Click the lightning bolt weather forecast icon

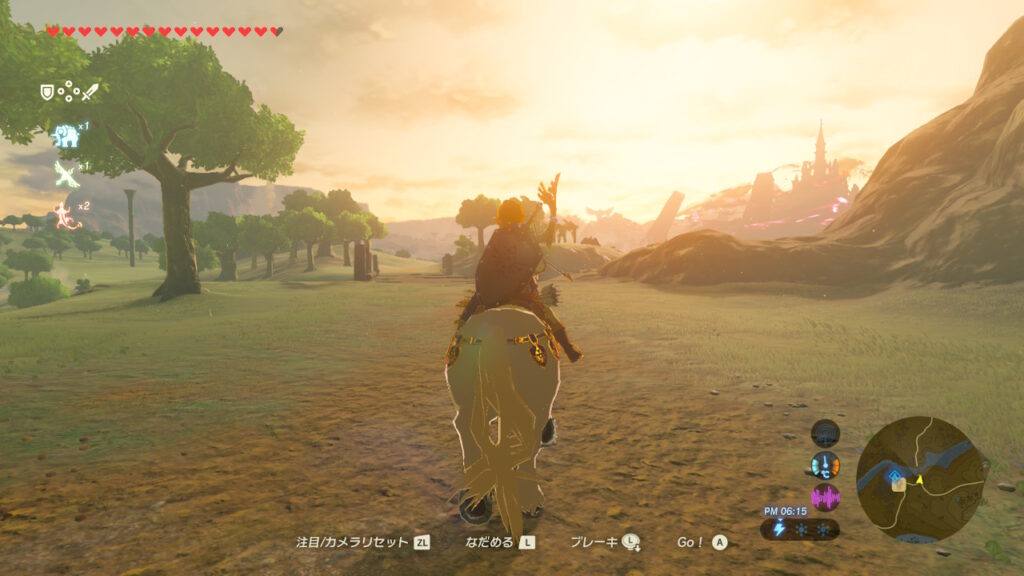pyautogui.click(x=779, y=528)
